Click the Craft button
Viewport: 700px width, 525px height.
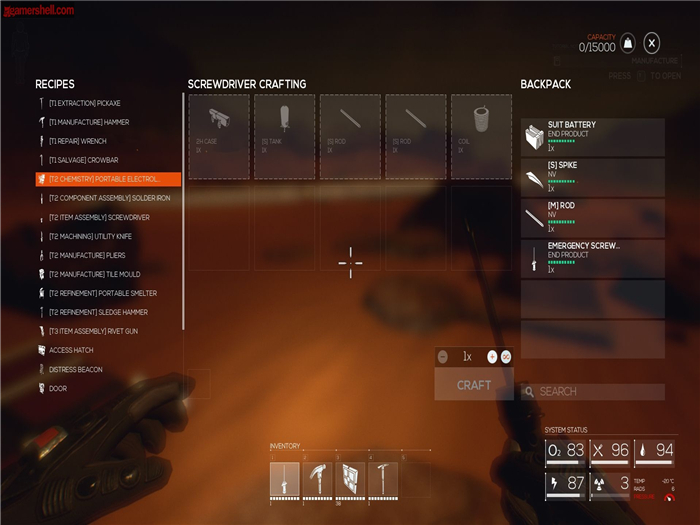point(474,385)
